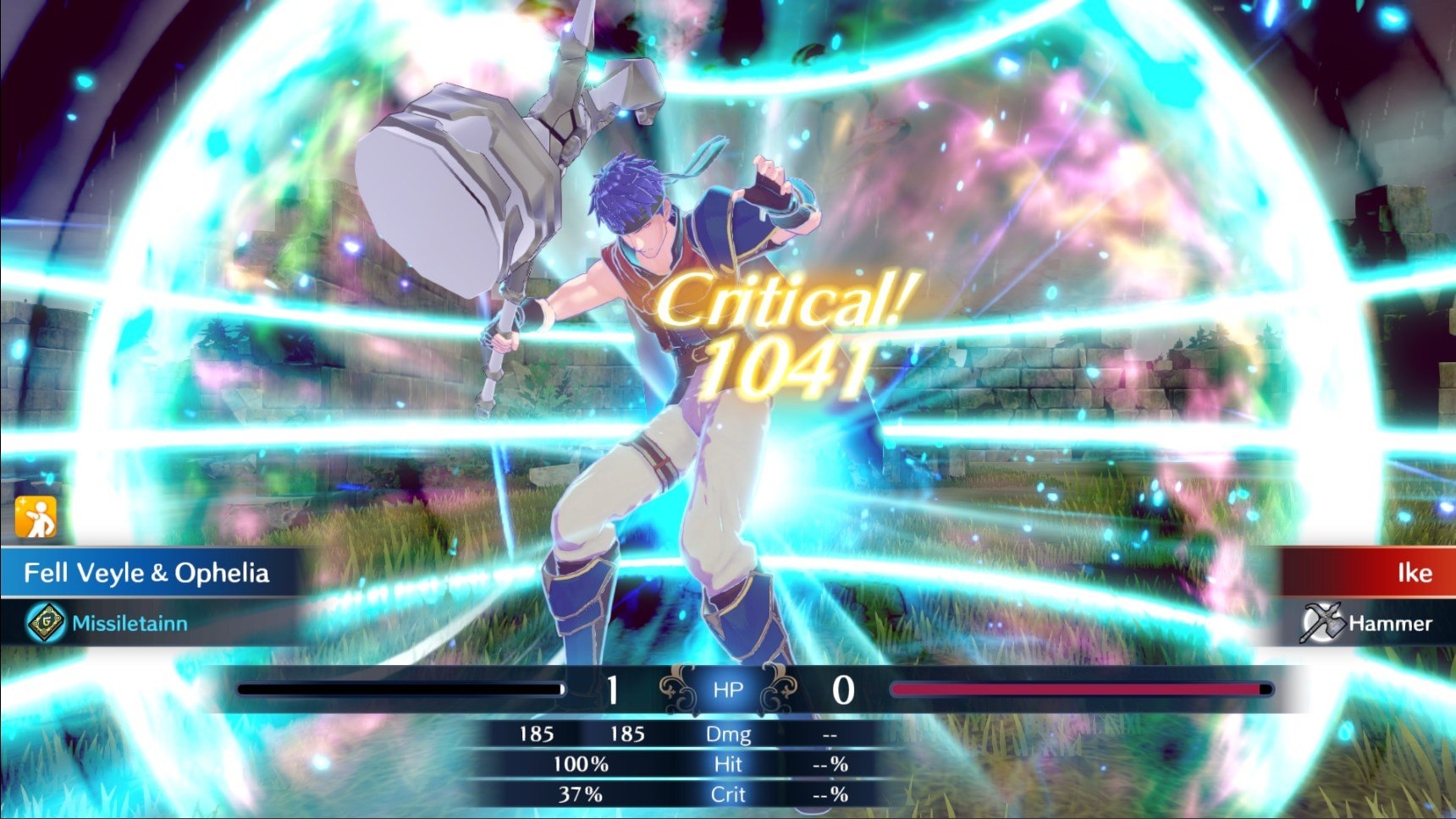The image size is (1456, 819).
Task: Click the orange skill icon above the name panel
Action: [x=36, y=516]
